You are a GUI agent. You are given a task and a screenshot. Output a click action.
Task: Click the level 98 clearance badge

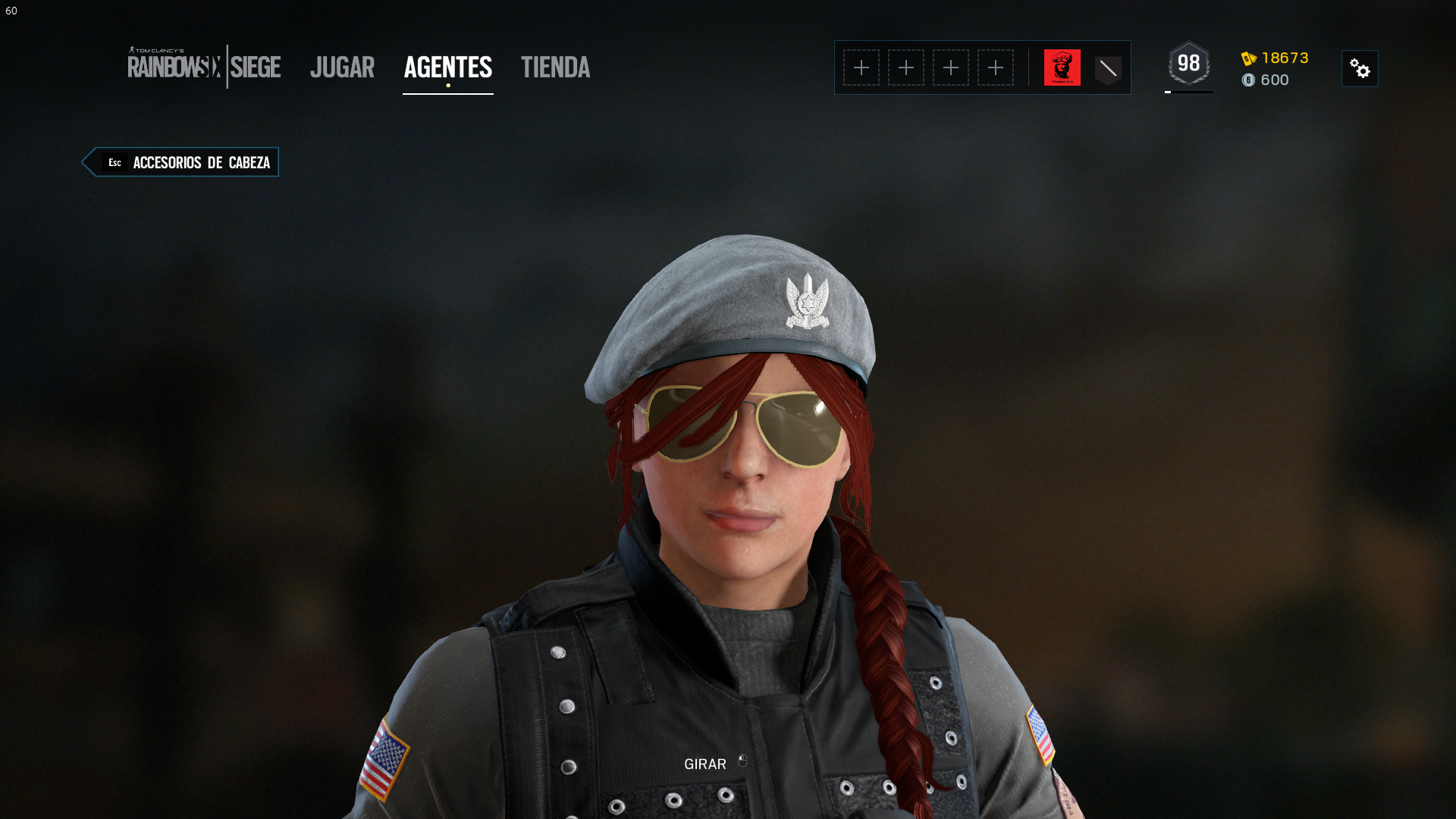pos(1188,64)
